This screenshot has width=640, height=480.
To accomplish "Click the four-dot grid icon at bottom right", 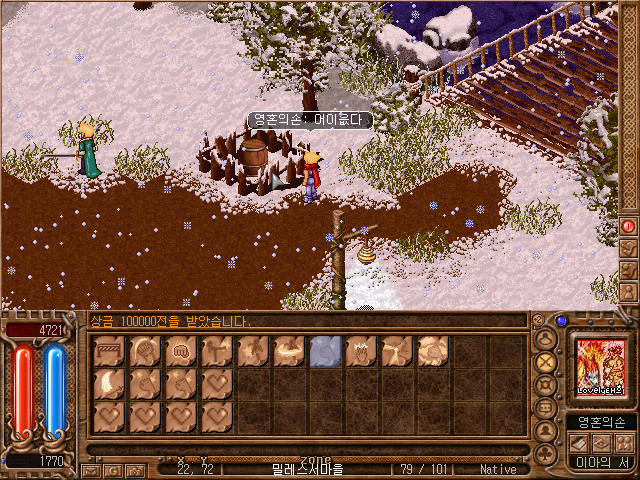I will [624, 443].
